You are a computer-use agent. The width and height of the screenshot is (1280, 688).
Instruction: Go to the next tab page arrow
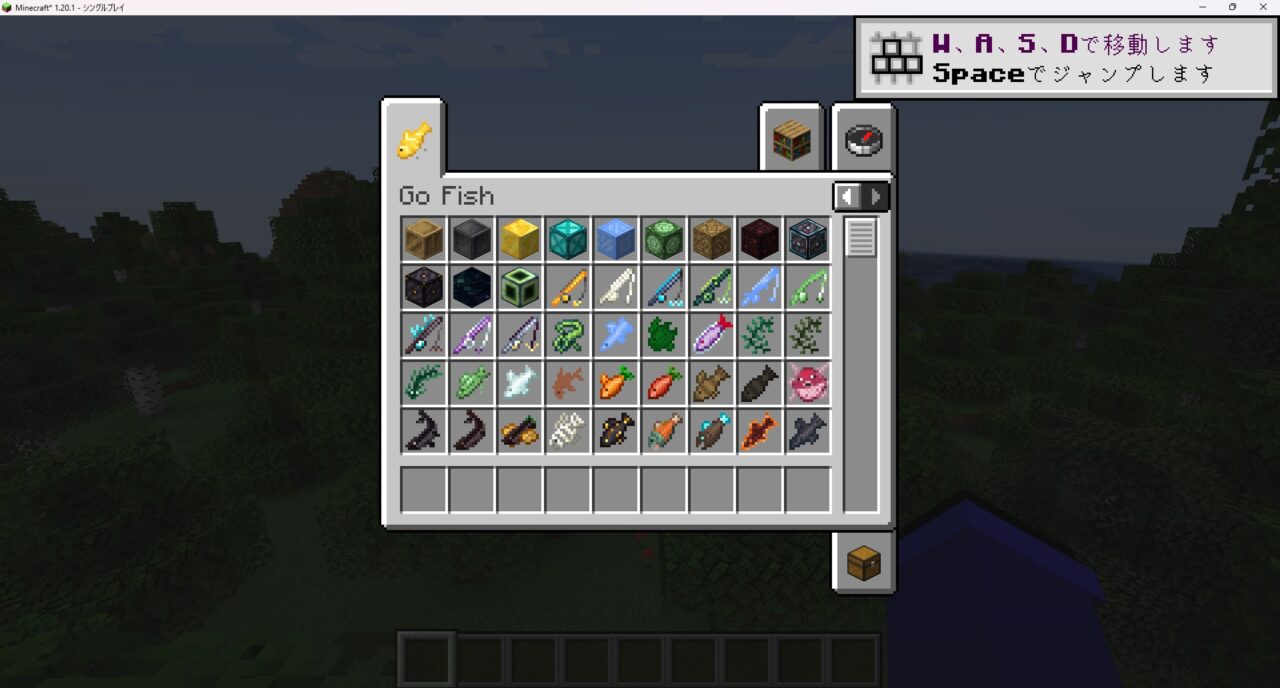876,196
